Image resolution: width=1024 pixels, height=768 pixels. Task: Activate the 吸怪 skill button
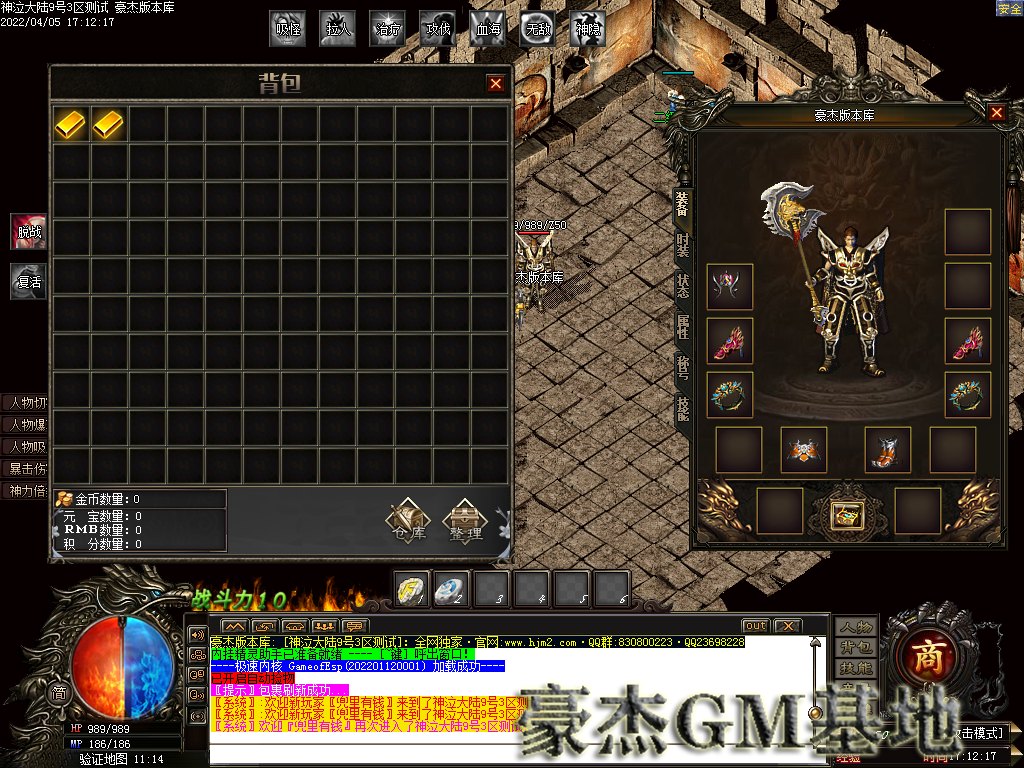(288, 29)
